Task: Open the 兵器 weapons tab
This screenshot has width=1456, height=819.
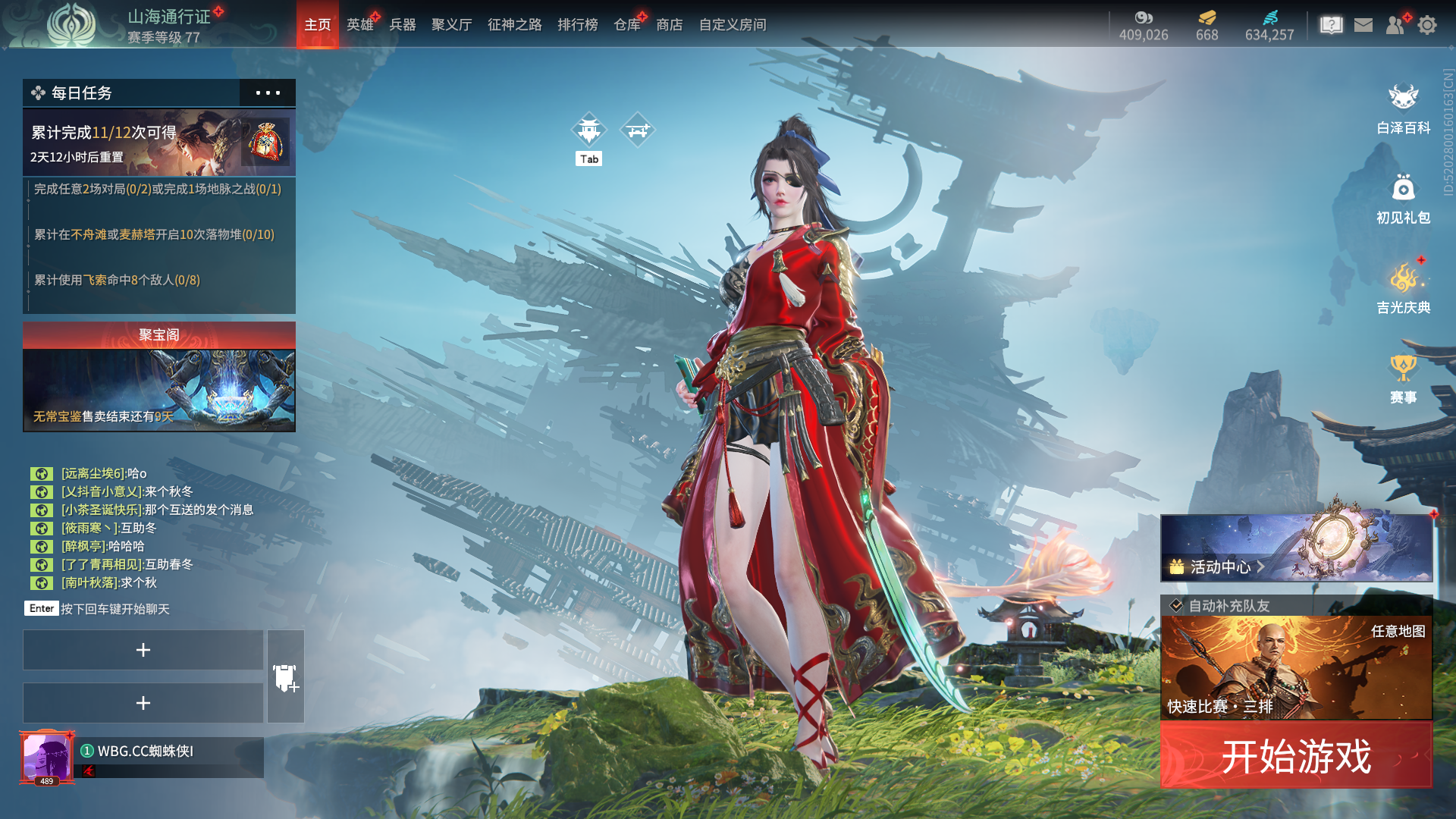Action: click(403, 24)
